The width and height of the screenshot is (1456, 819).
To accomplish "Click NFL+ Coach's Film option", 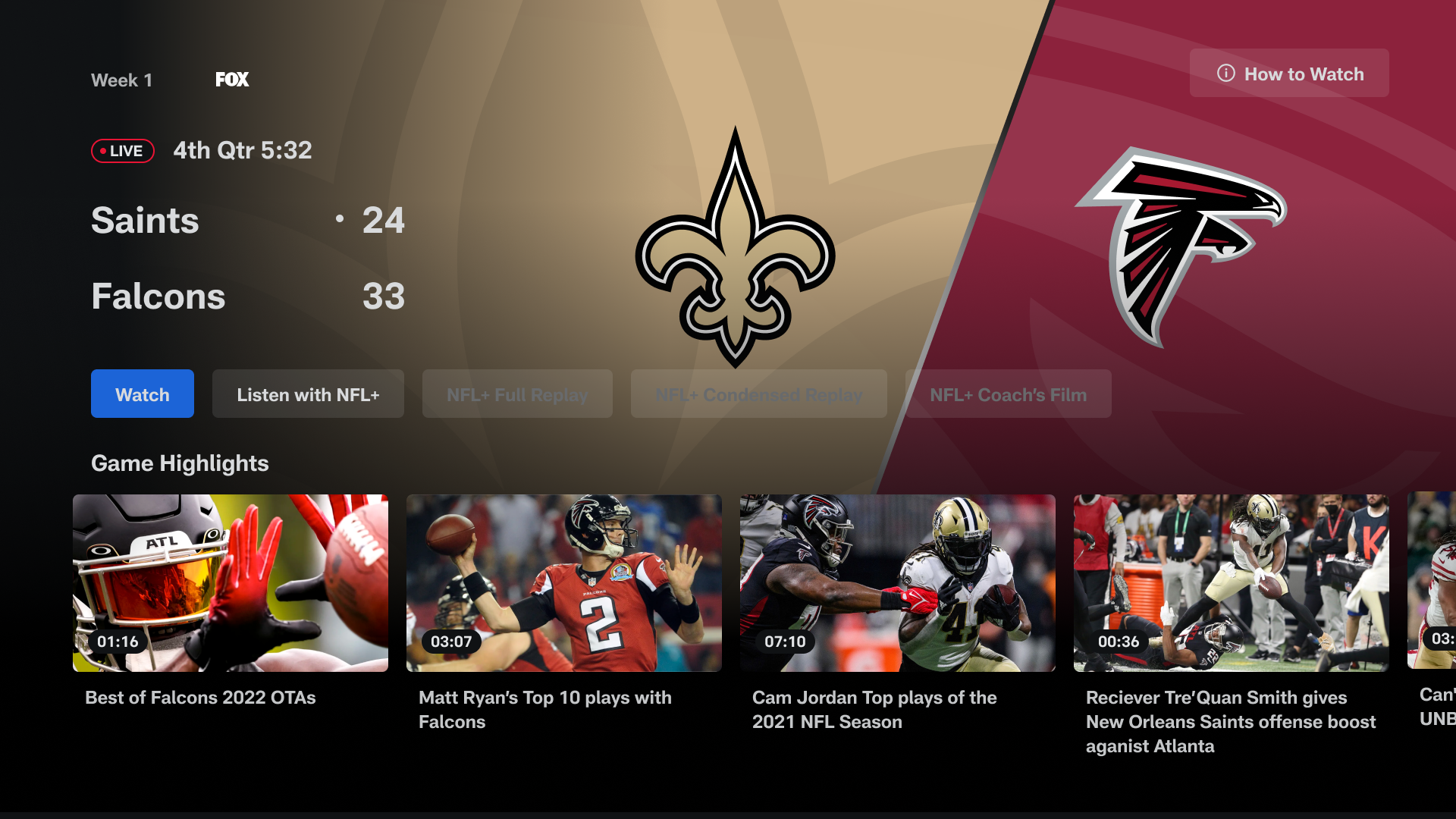I will click(1009, 394).
